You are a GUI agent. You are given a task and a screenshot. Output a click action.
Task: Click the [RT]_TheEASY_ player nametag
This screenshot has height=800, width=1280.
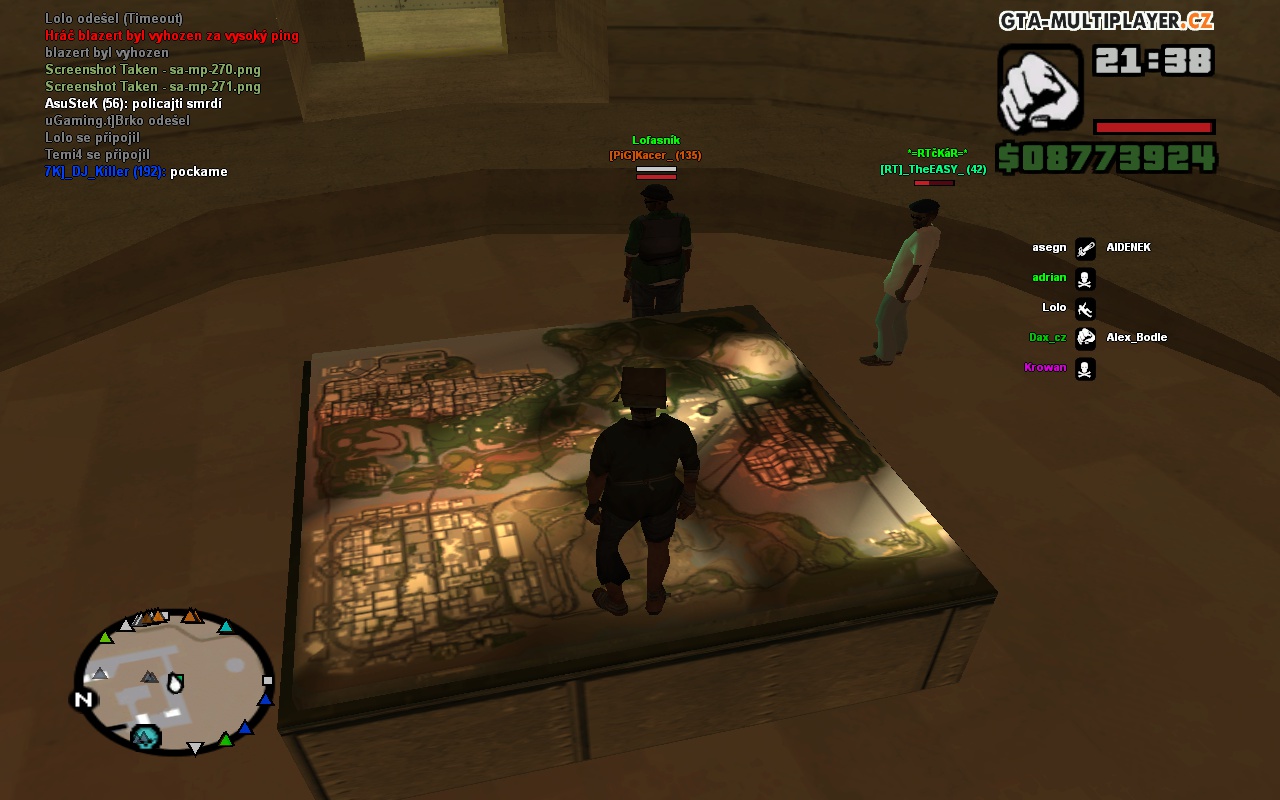point(932,169)
